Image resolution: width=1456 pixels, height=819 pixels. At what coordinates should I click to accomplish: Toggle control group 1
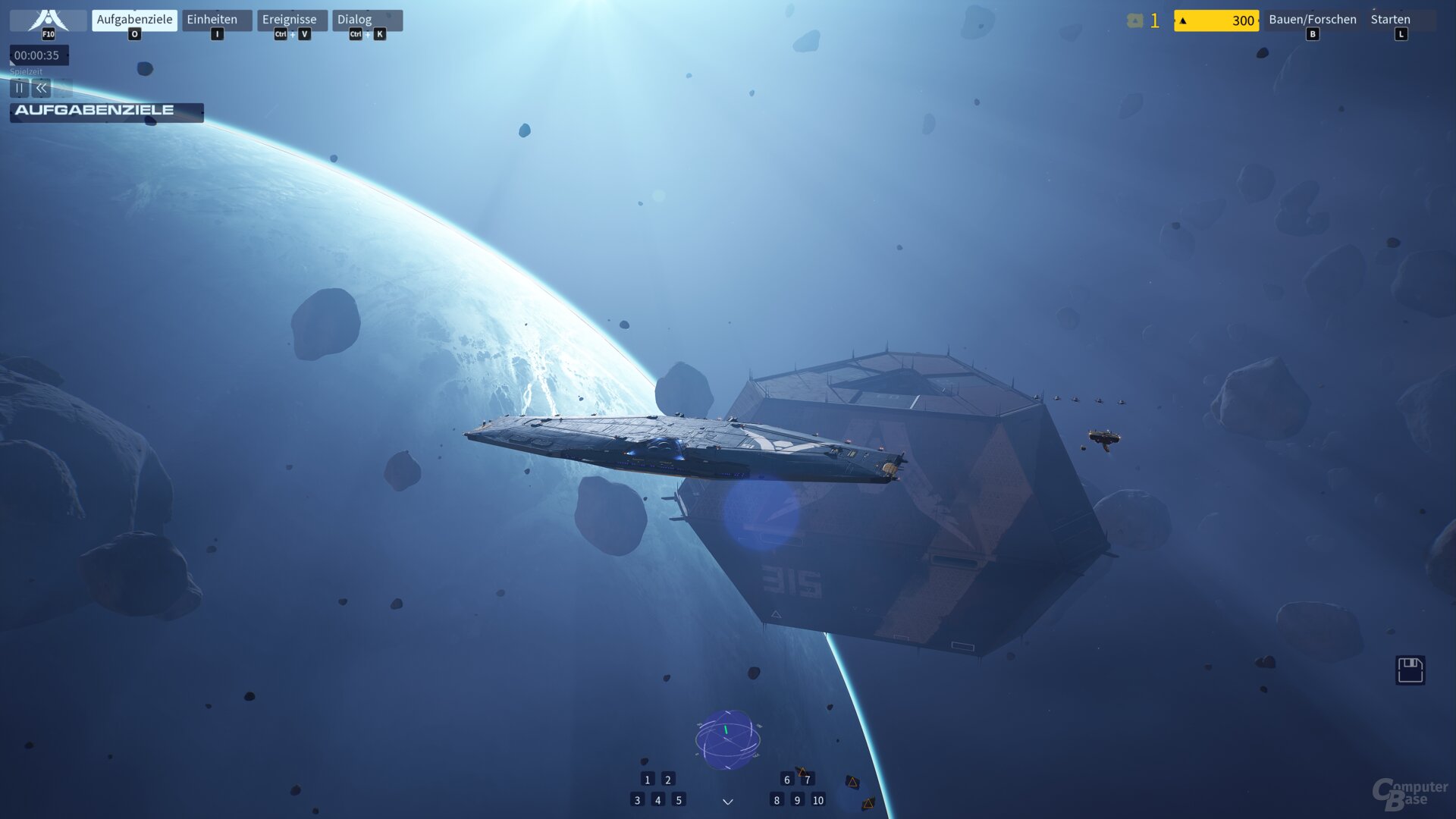pos(646,779)
